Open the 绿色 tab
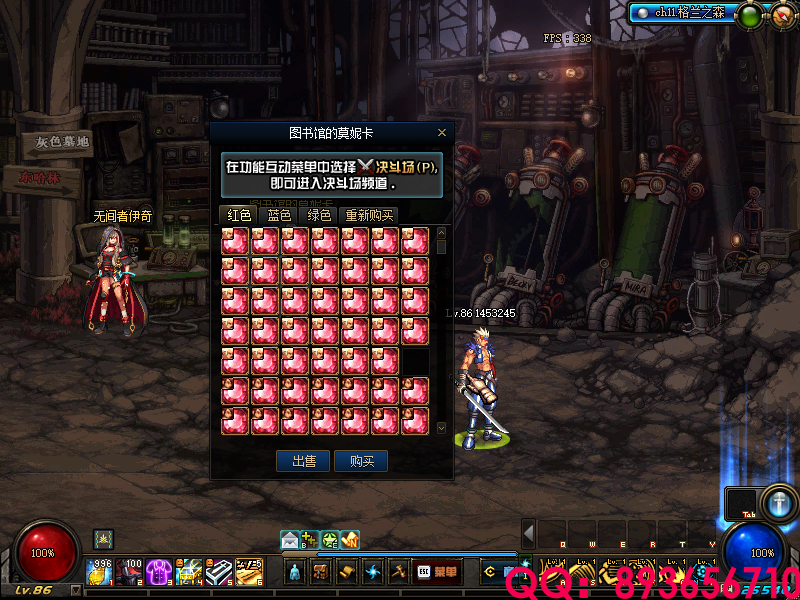 pos(319,215)
